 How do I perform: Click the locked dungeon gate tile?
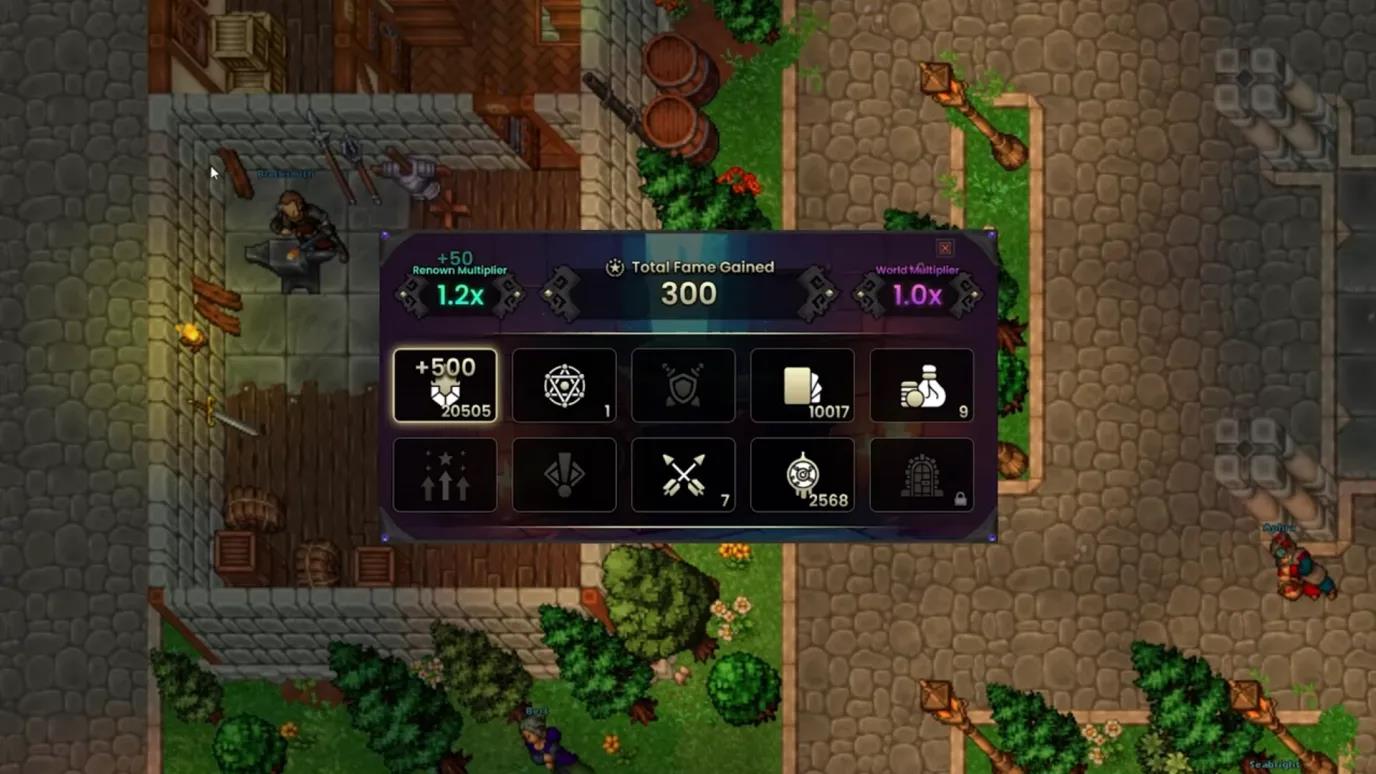coord(921,475)
